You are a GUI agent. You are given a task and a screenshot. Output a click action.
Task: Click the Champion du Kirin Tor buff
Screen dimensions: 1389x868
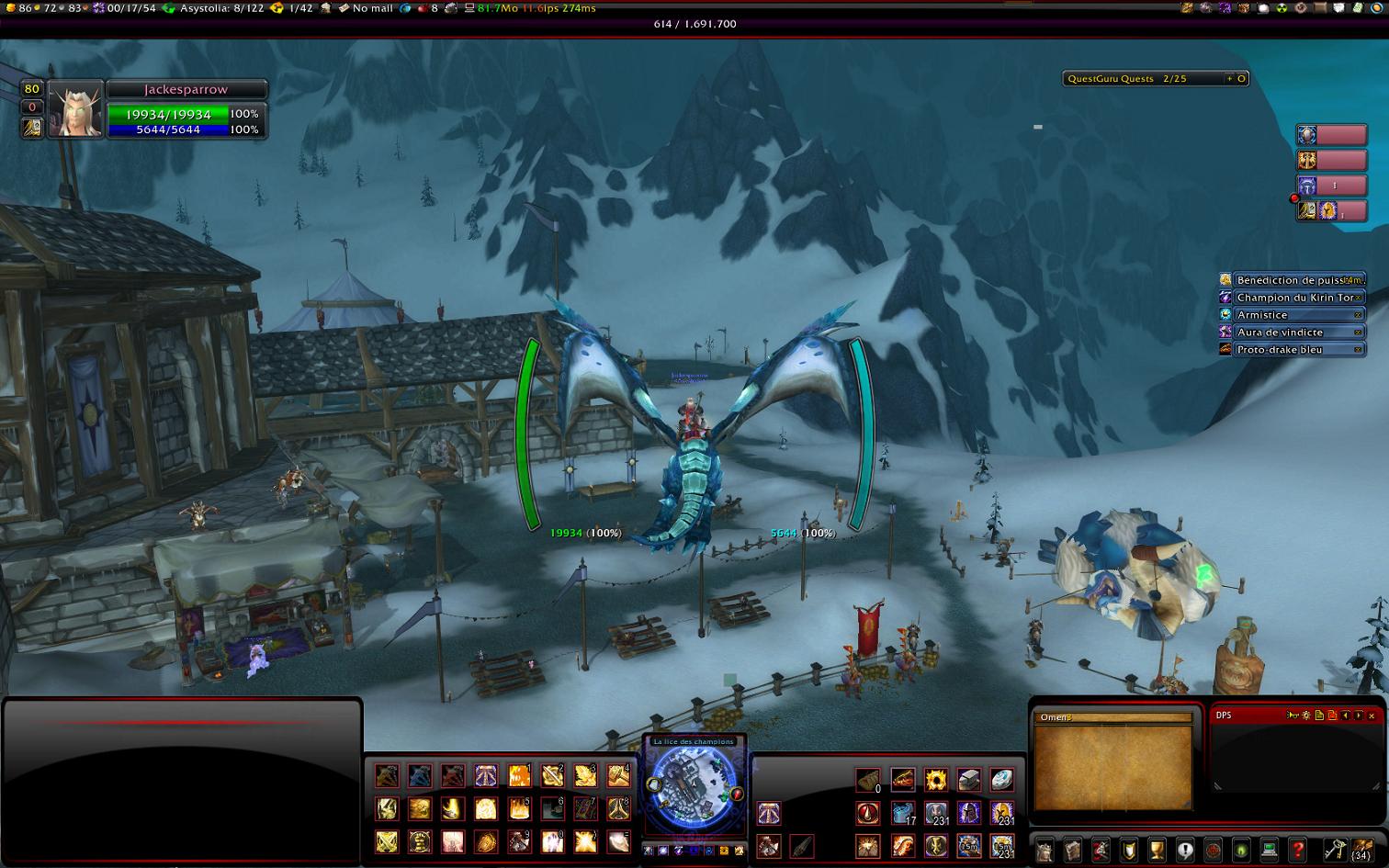[x=1290, y=298]
